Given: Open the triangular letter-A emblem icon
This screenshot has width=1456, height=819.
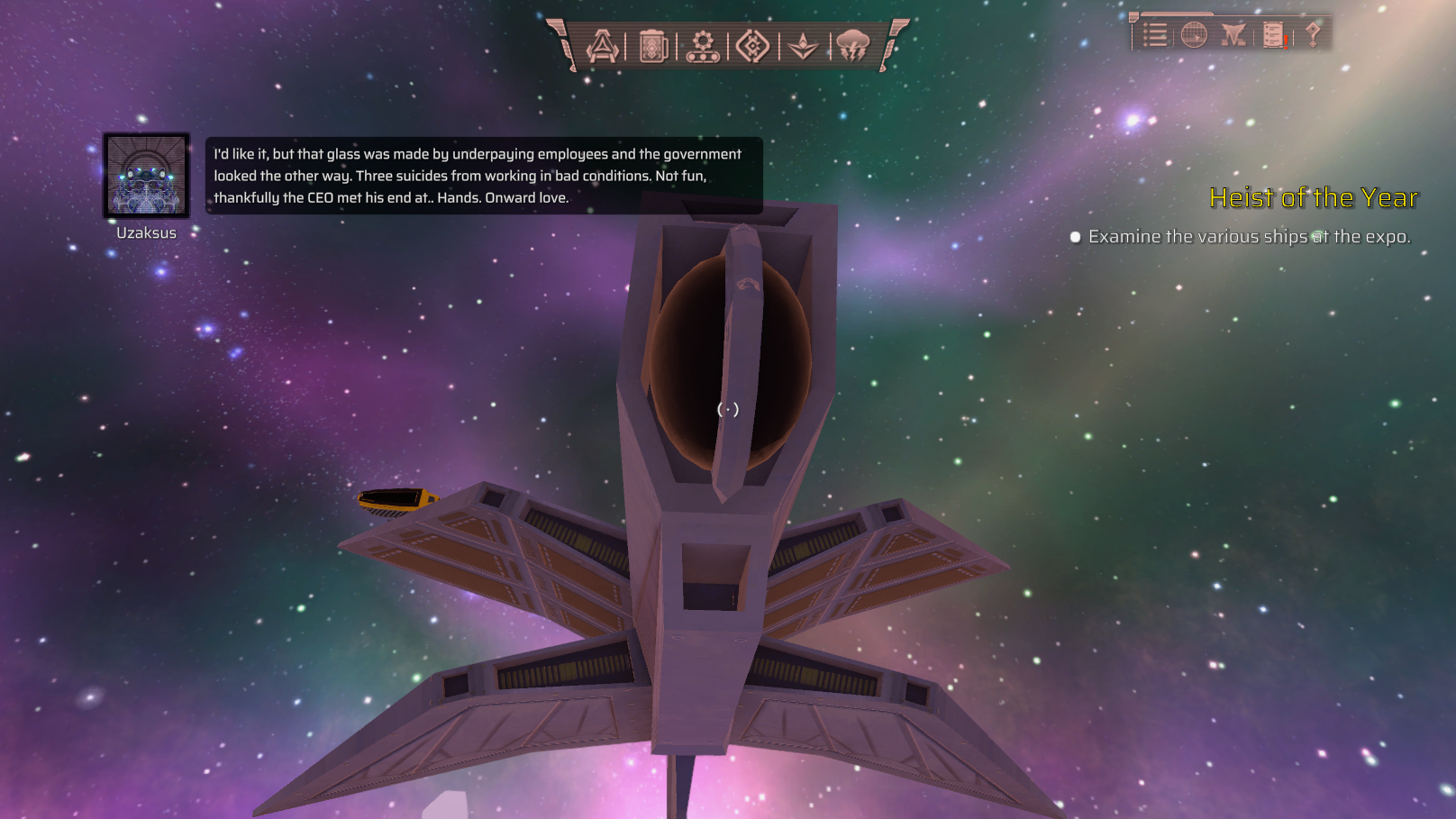Looking at the screenshot, I should [x=603, y=46].
